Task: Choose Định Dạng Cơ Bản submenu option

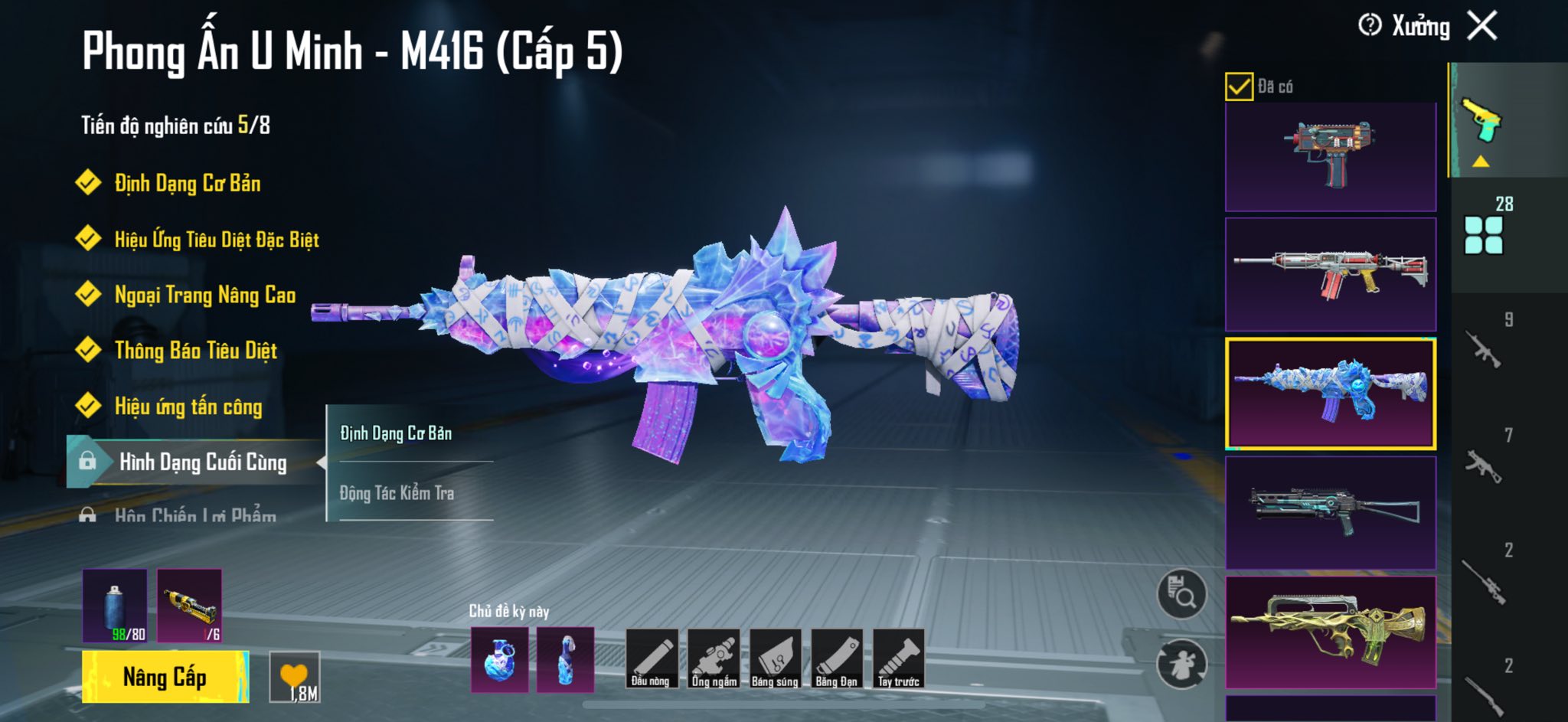Action: tap(397, 433)
